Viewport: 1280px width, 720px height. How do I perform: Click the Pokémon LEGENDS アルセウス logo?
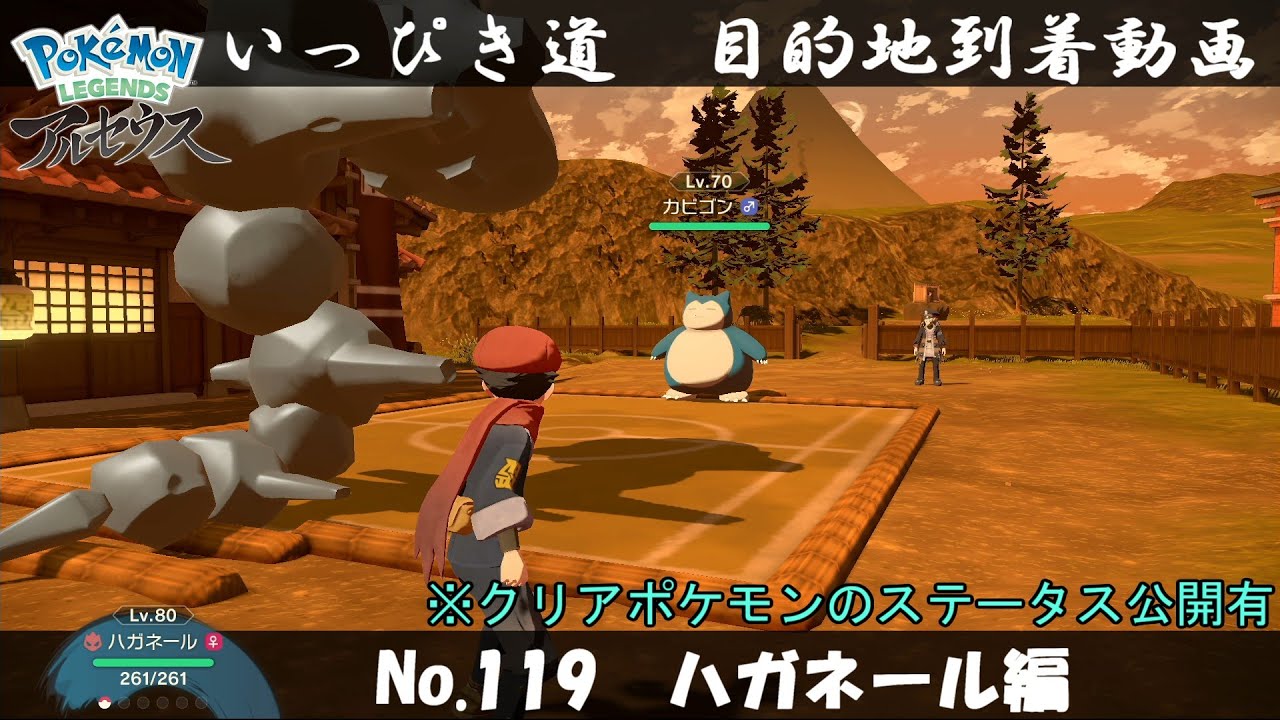(x=105, y=85)
